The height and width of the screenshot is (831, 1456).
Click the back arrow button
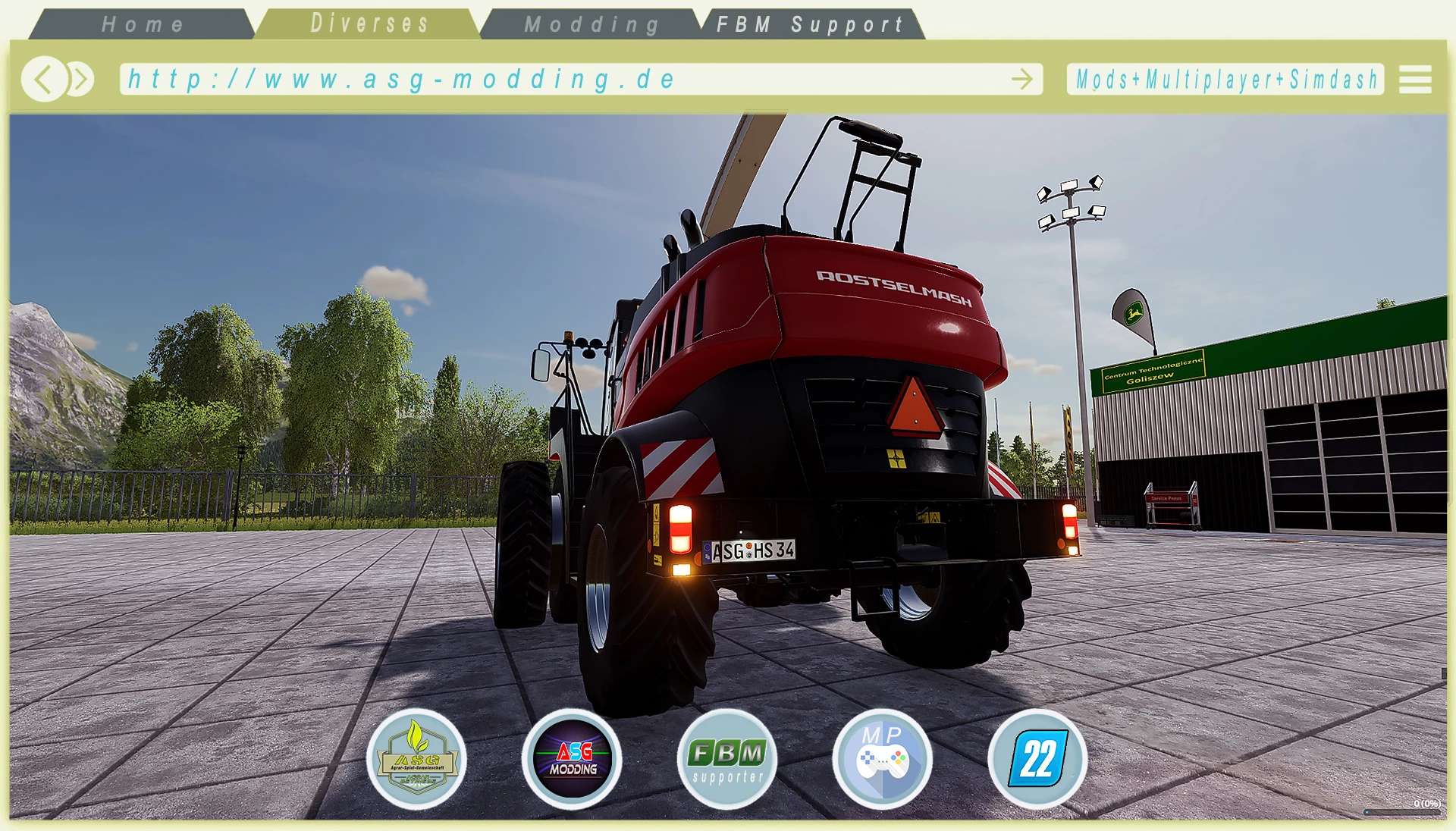coord(43,79)
